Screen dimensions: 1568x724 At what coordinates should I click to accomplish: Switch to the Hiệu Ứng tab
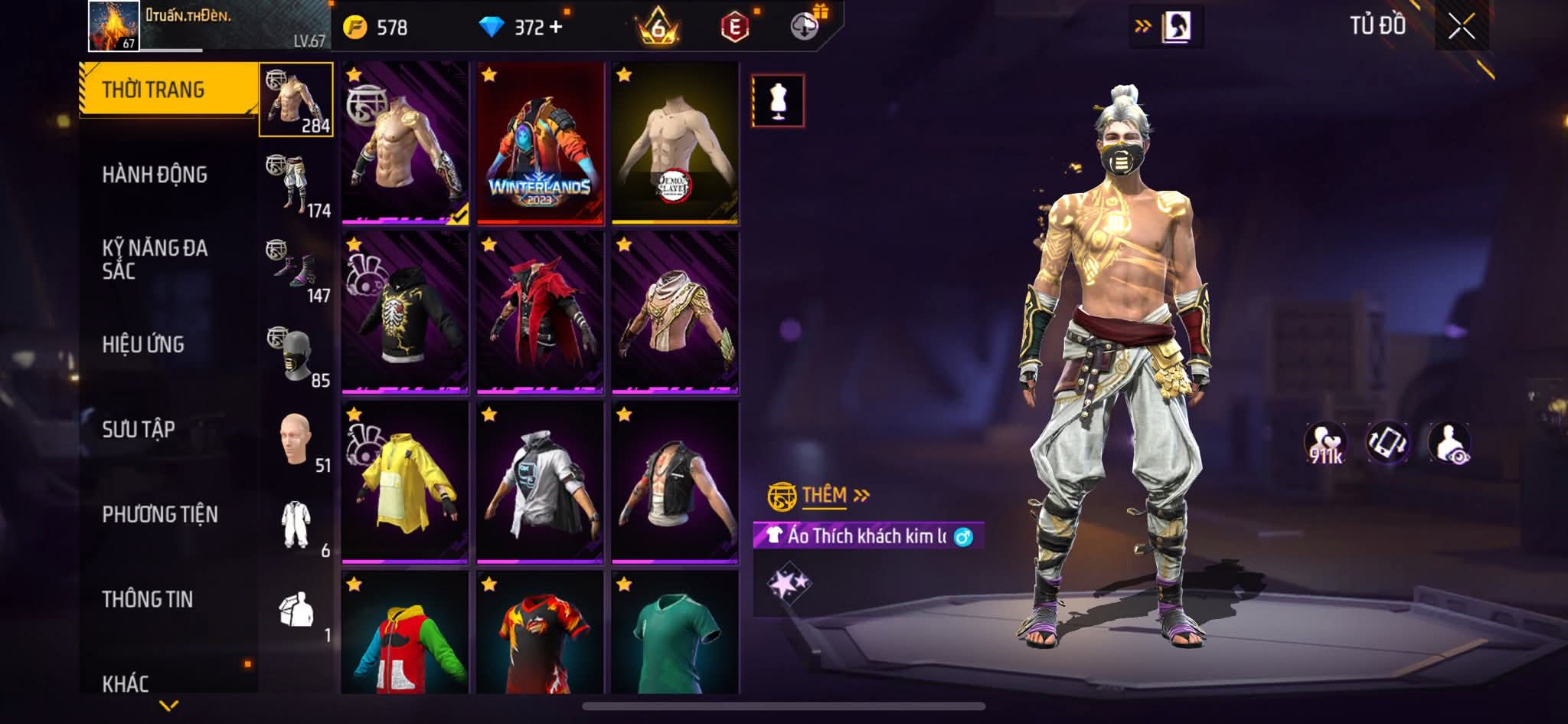pos(143,344)
